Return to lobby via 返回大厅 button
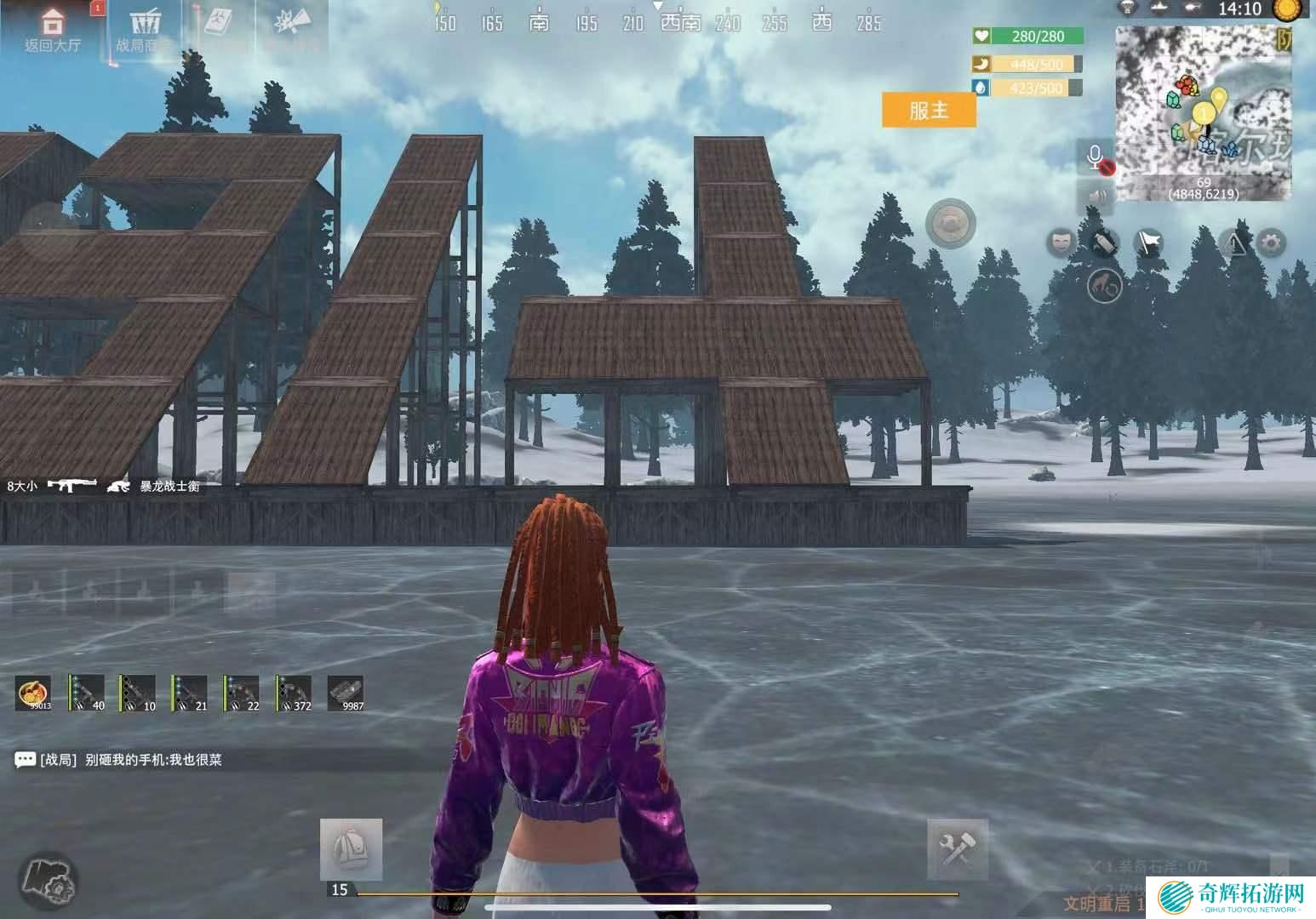 [x=53, y=30]
